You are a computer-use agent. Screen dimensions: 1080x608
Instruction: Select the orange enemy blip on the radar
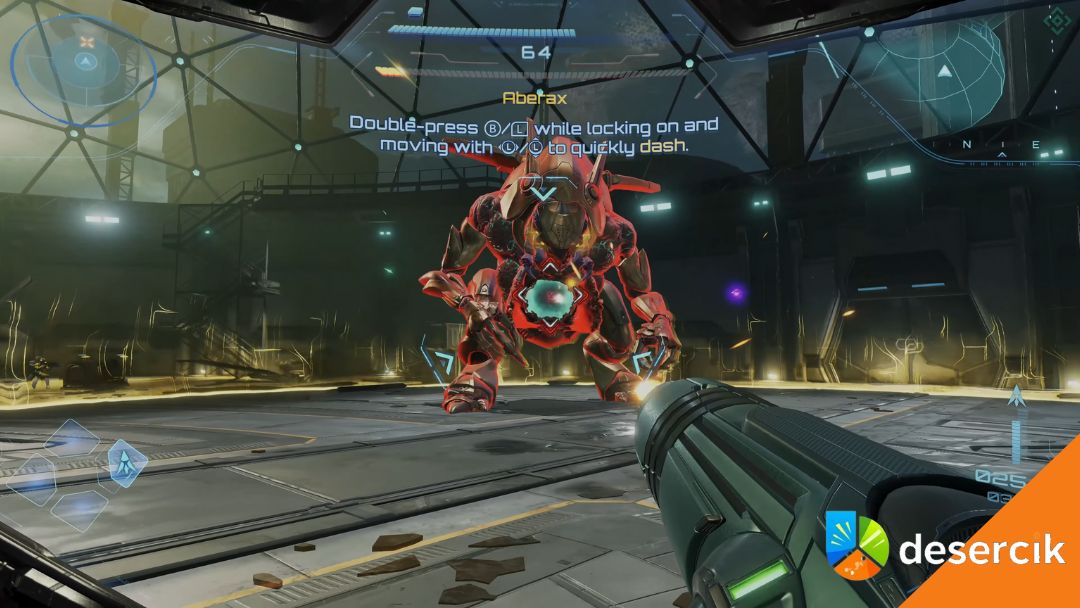pos(87,42)
